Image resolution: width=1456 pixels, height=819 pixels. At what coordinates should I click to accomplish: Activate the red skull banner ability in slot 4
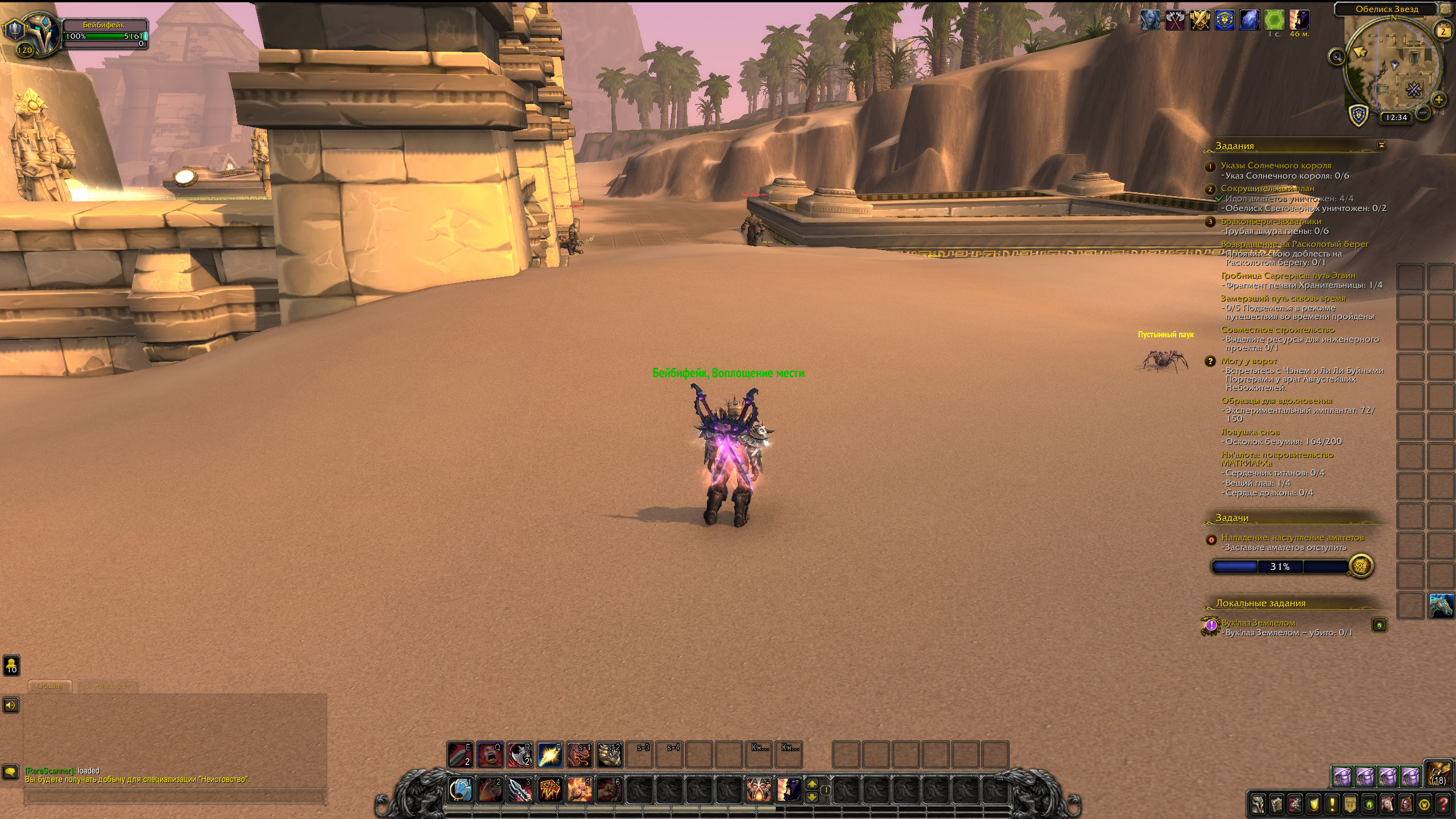549,790
